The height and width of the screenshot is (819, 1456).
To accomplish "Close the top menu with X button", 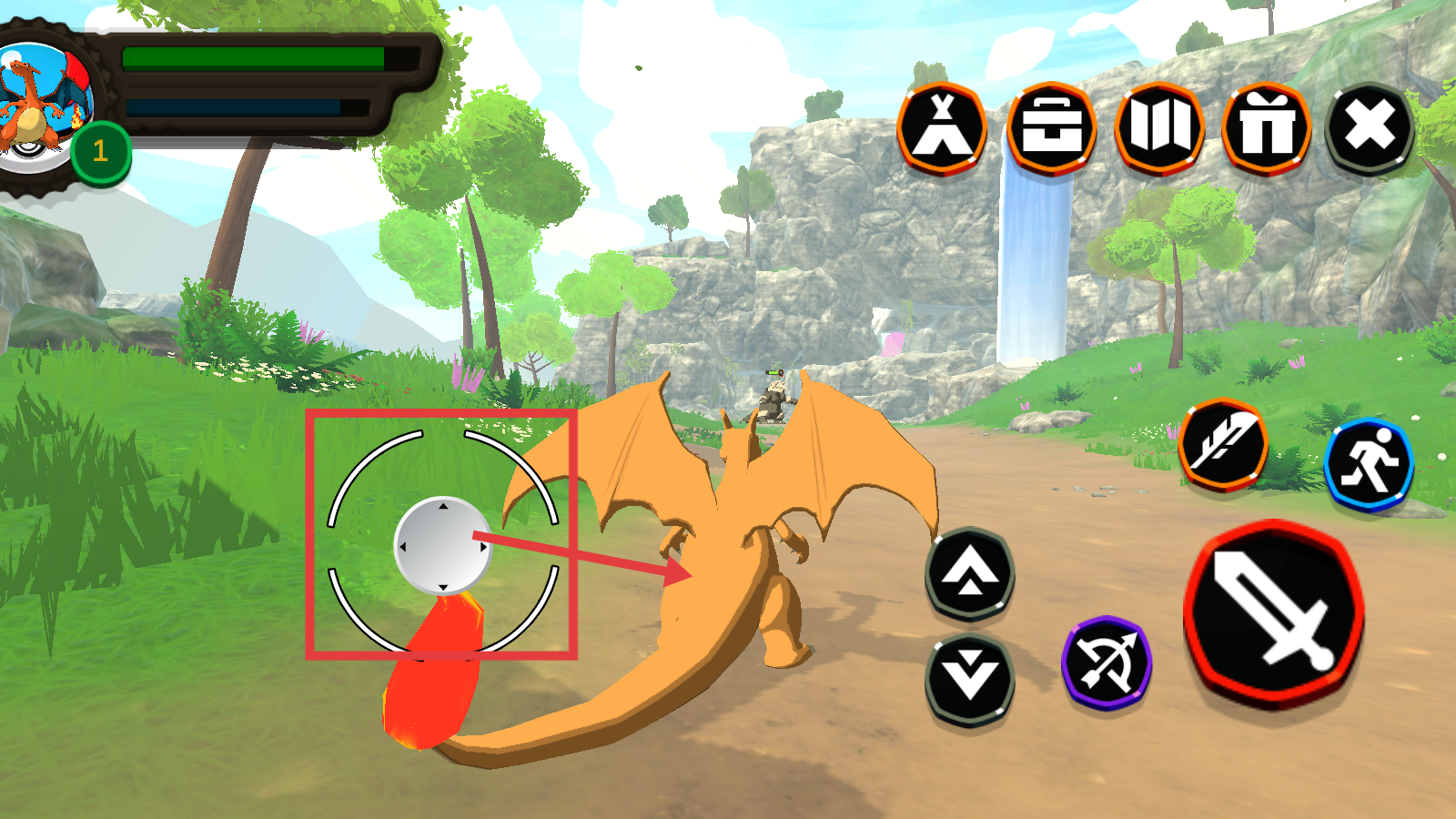I will pos(1370,127).
